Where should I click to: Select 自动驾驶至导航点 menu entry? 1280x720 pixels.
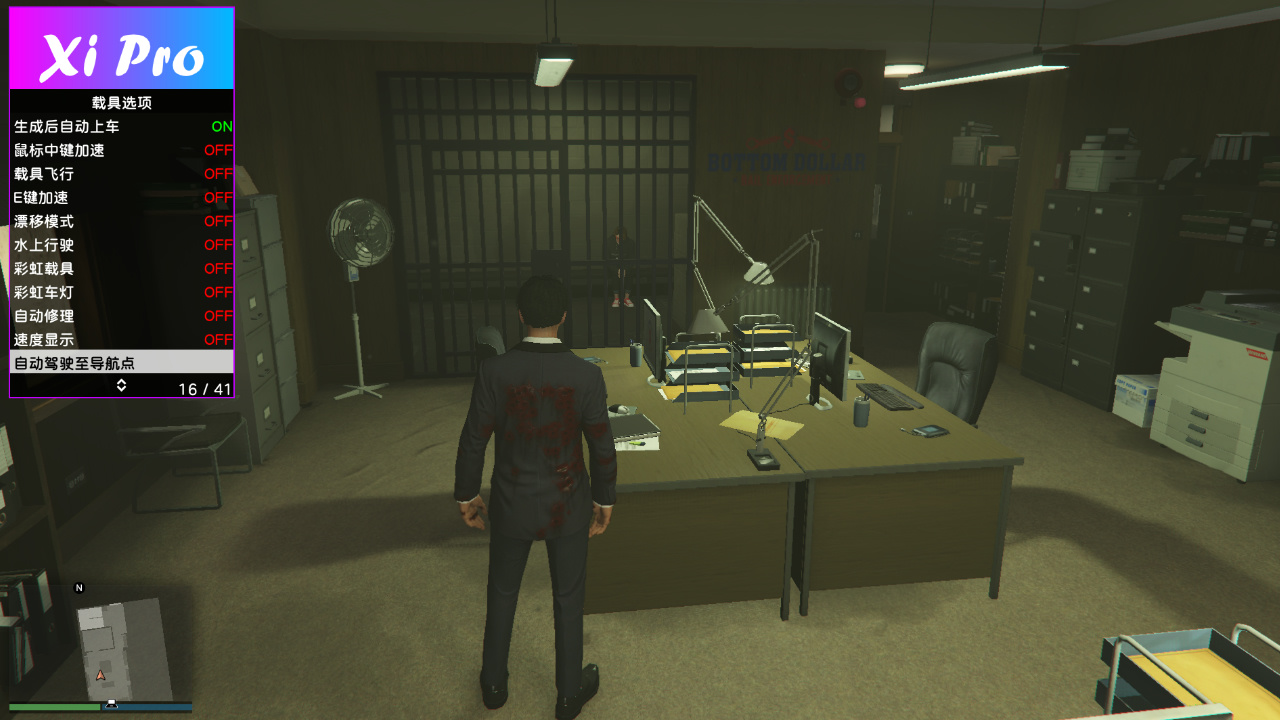121,363
